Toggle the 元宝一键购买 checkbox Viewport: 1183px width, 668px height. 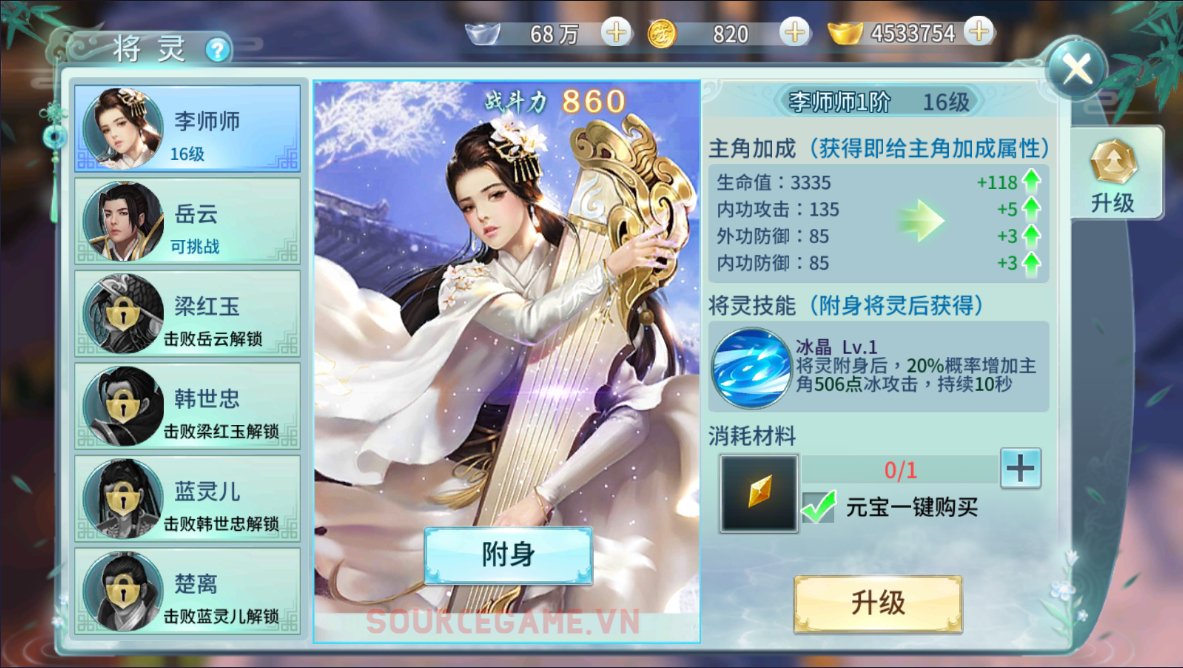pos(818,507)
